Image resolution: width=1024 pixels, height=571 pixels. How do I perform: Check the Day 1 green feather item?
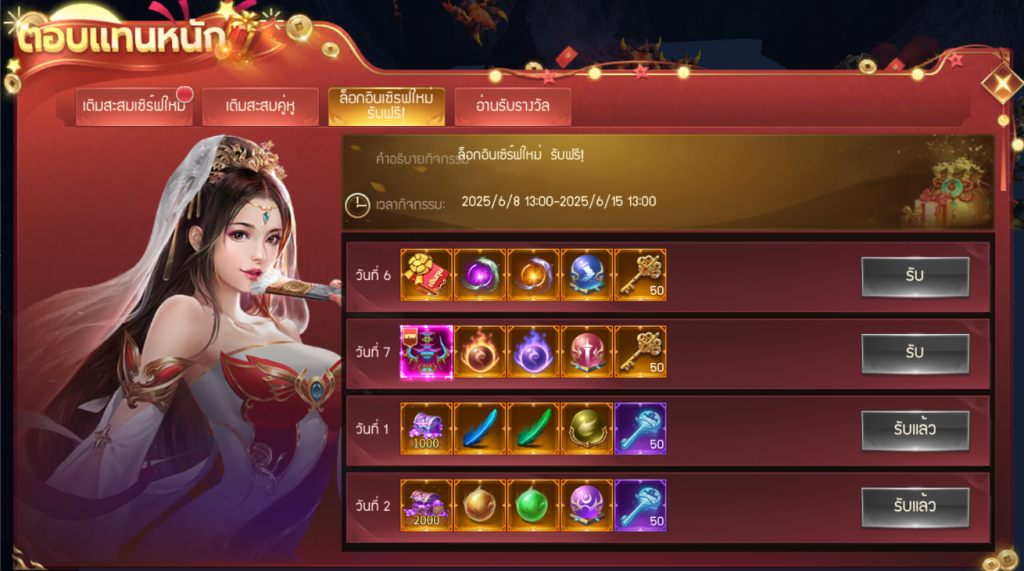[x=533, y=429]
